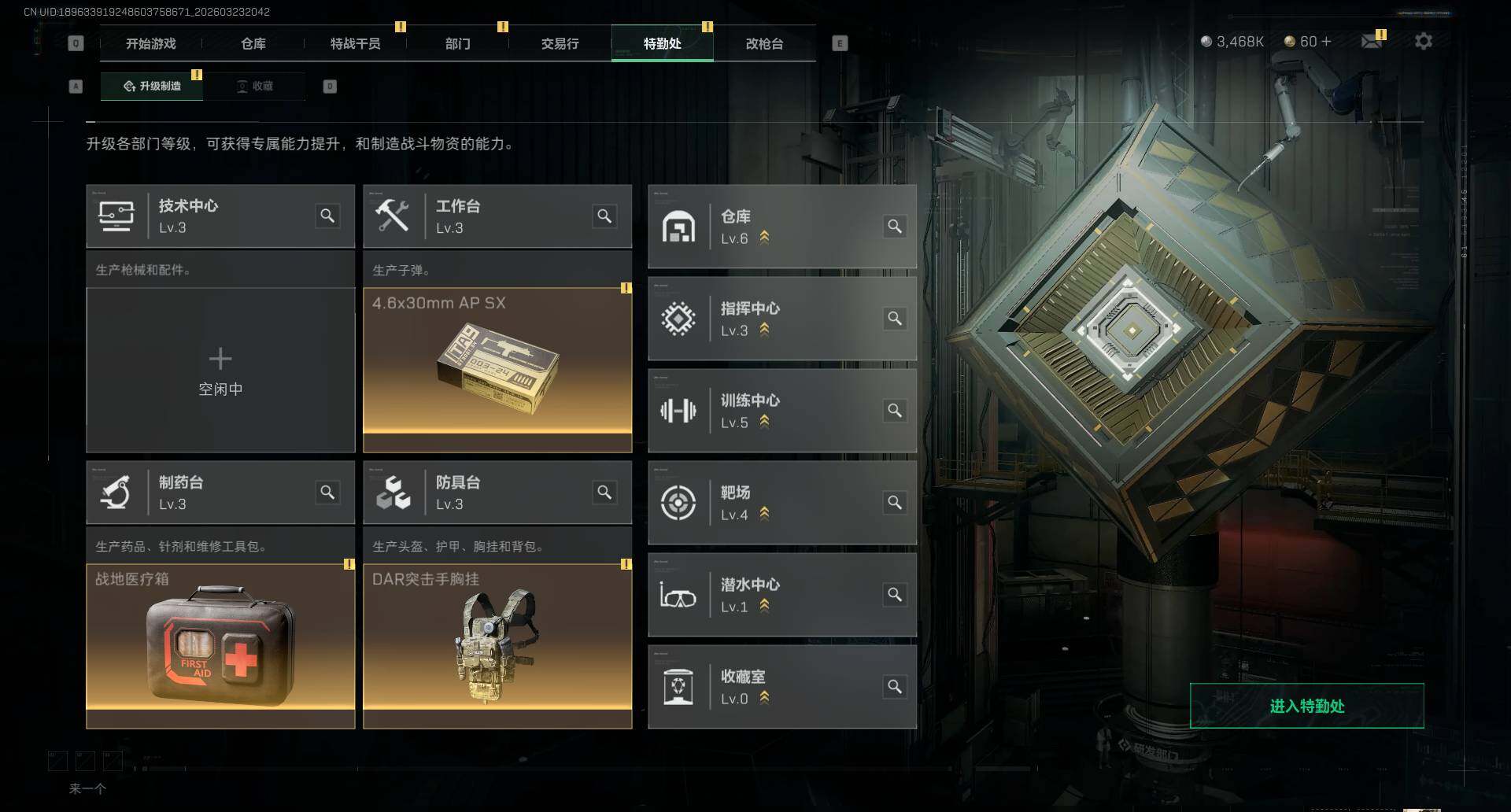
Task: Show the 收藏 sub-tab
Action: pyautogui.click(x=255, y=86)
